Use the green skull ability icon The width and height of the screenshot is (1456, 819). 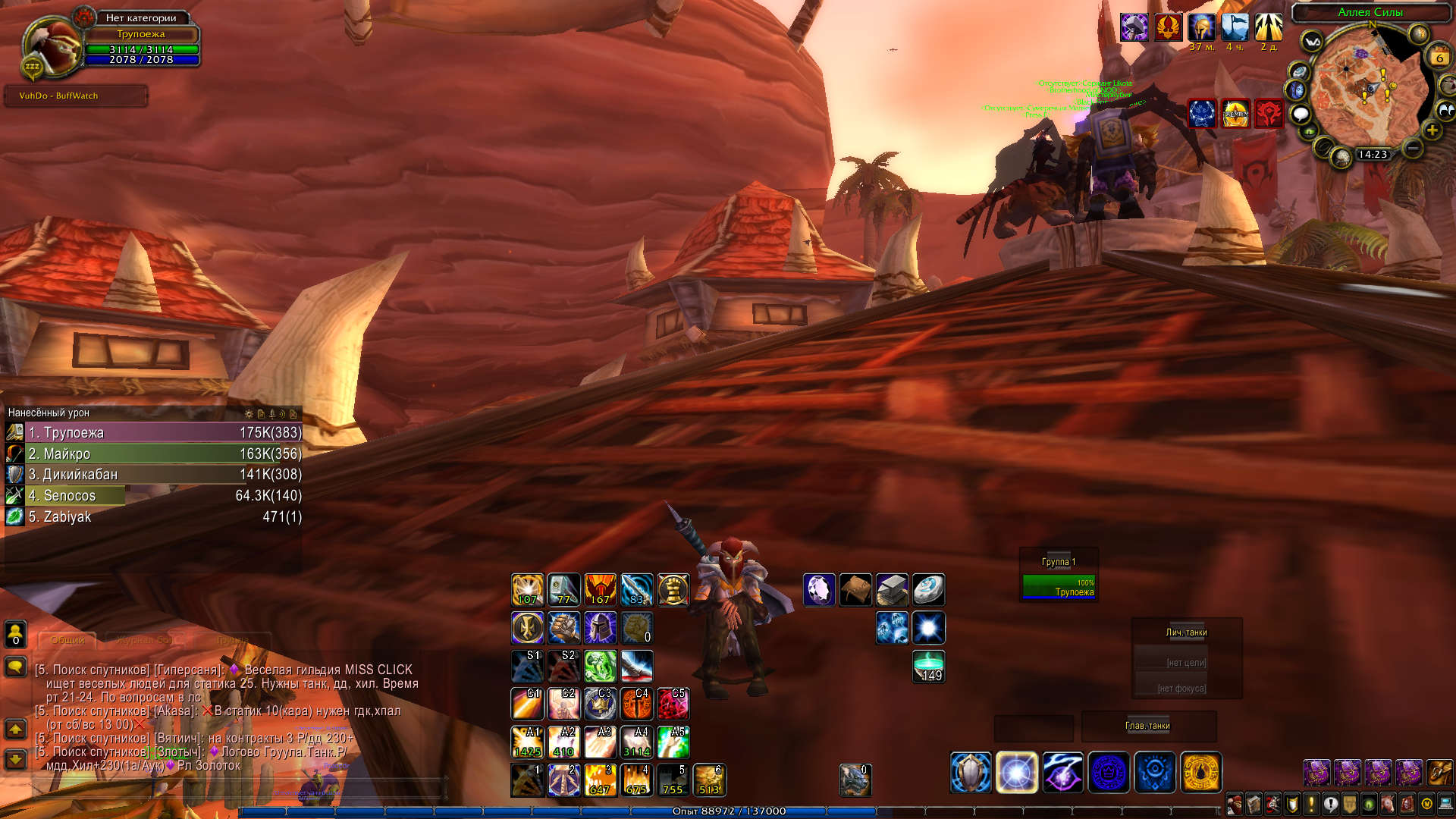pyautogui.click(x=601, y=667)
